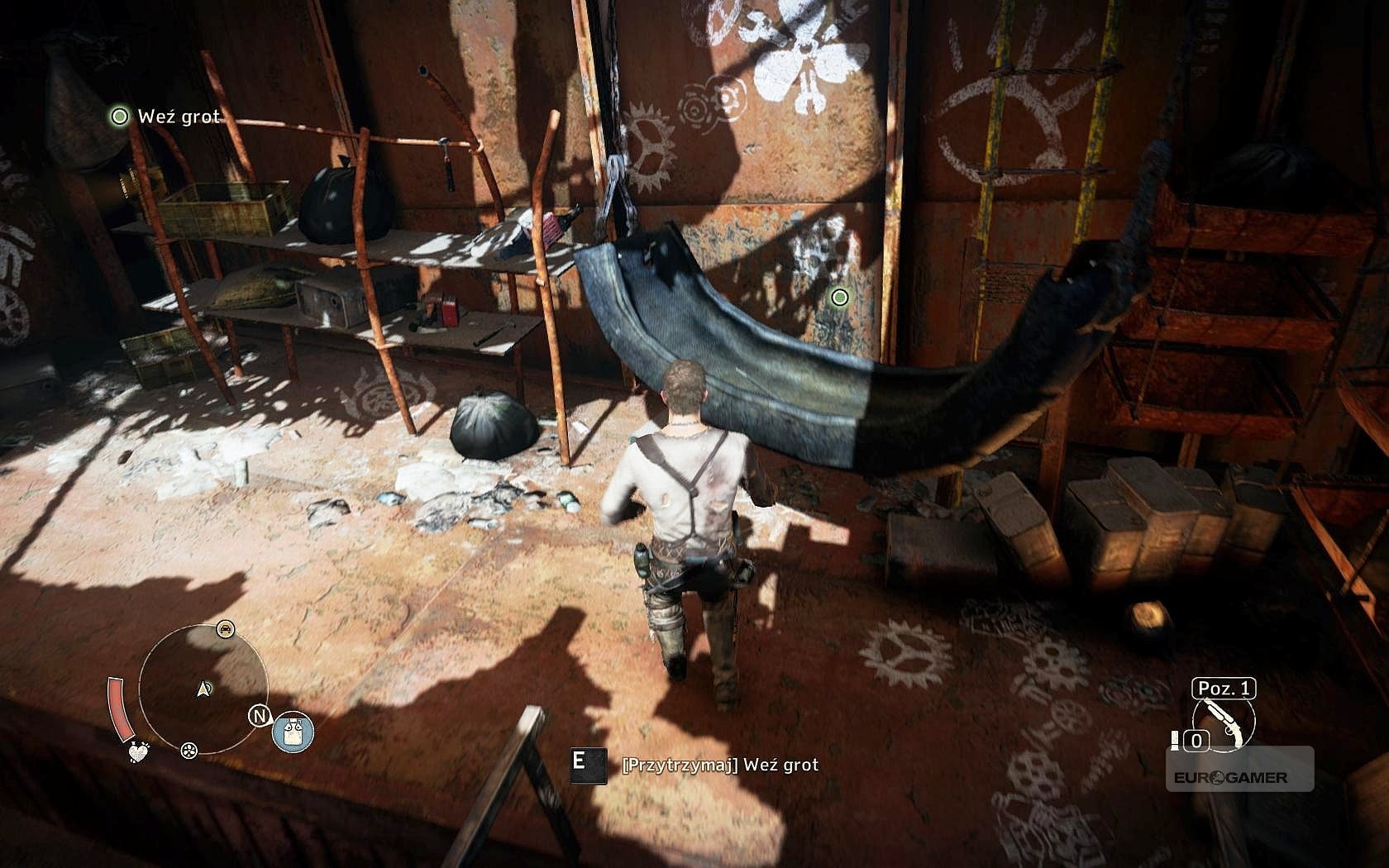This screenshot has height=868, width=1389.
Task: Click the Eurogamer watermark logo
Action: click(x=1230, y=777)
